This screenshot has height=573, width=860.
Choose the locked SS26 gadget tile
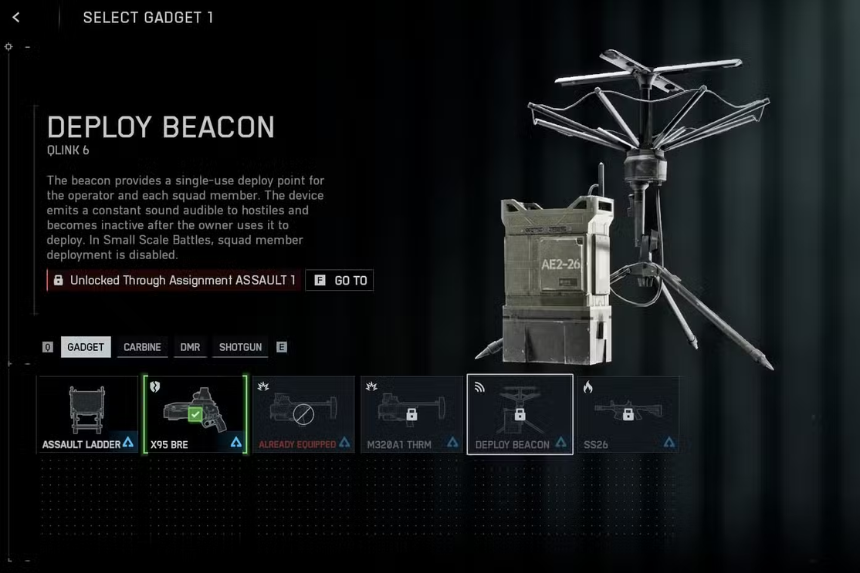coord(627,414)
